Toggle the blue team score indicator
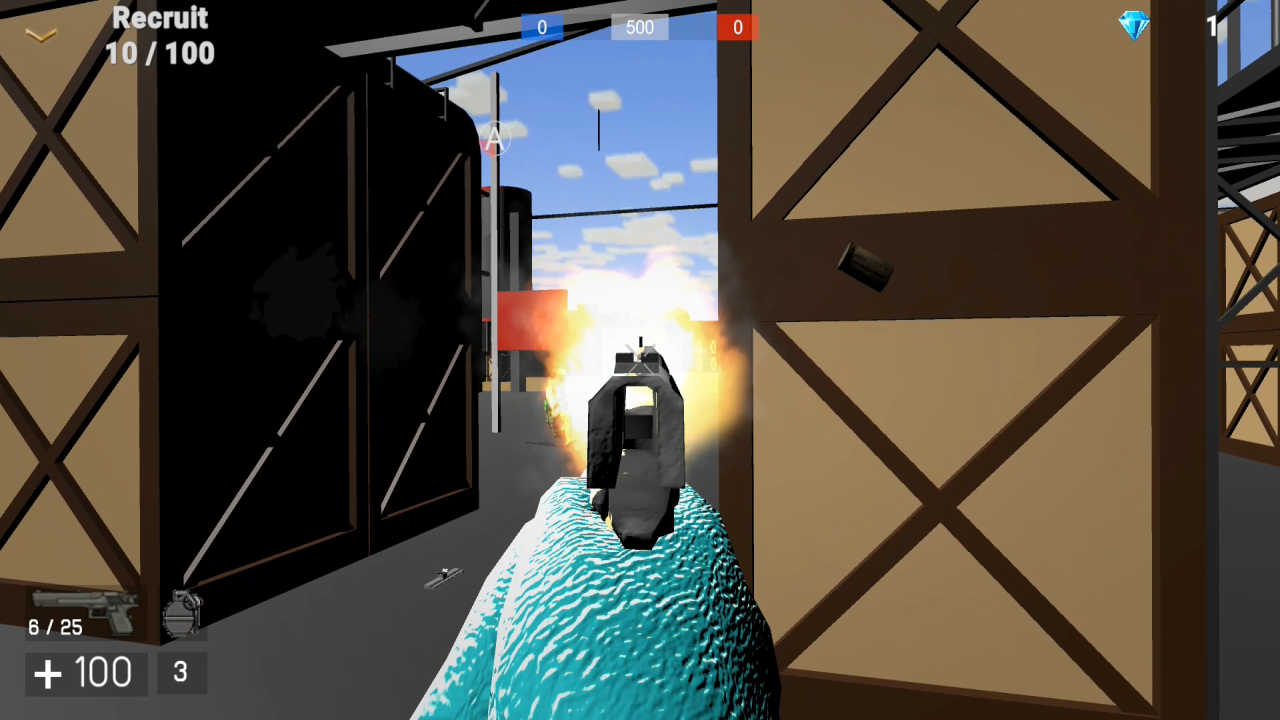 tap(541, 27)
